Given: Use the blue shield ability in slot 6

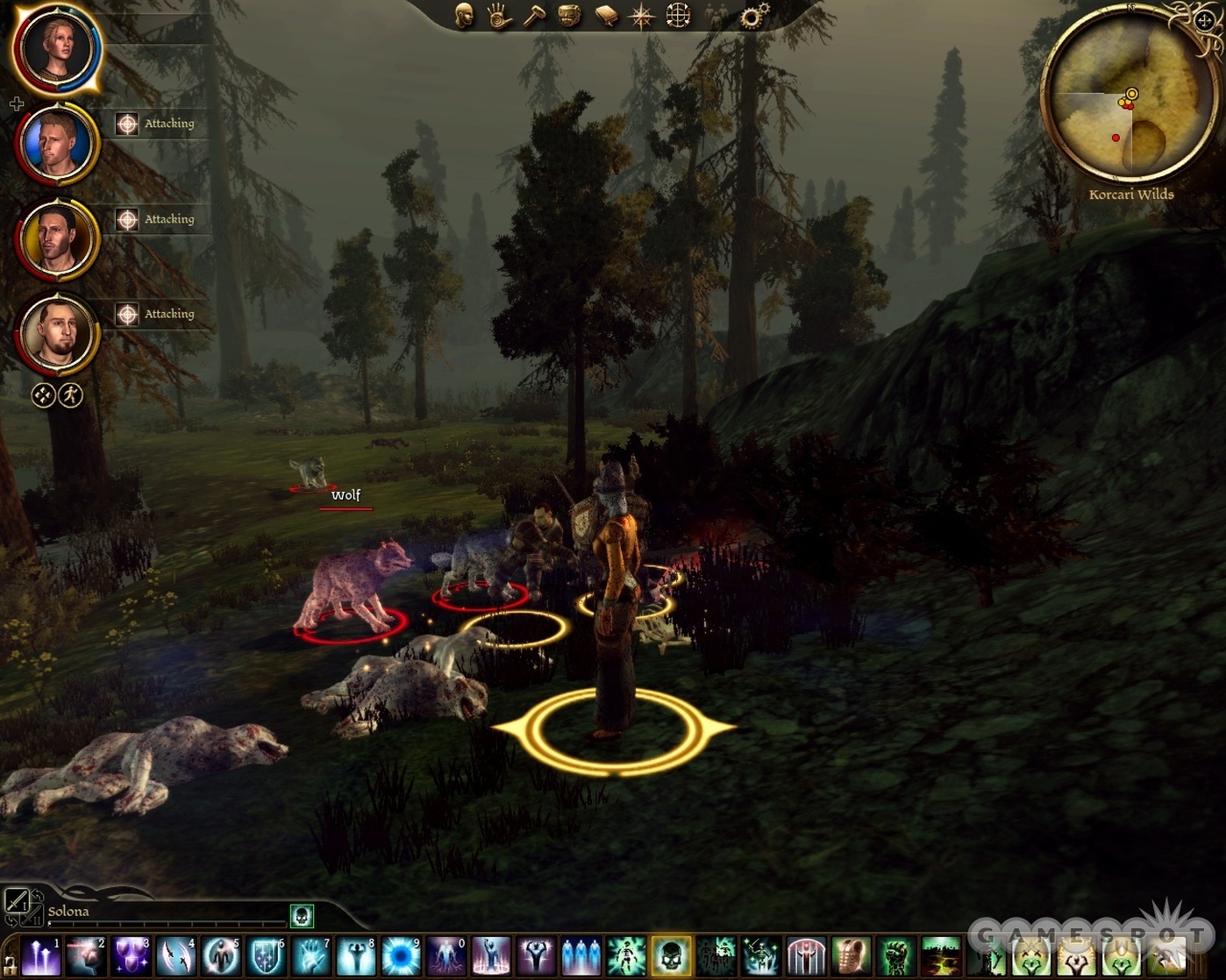Looking at the screenshot, I should coord(266,956).
